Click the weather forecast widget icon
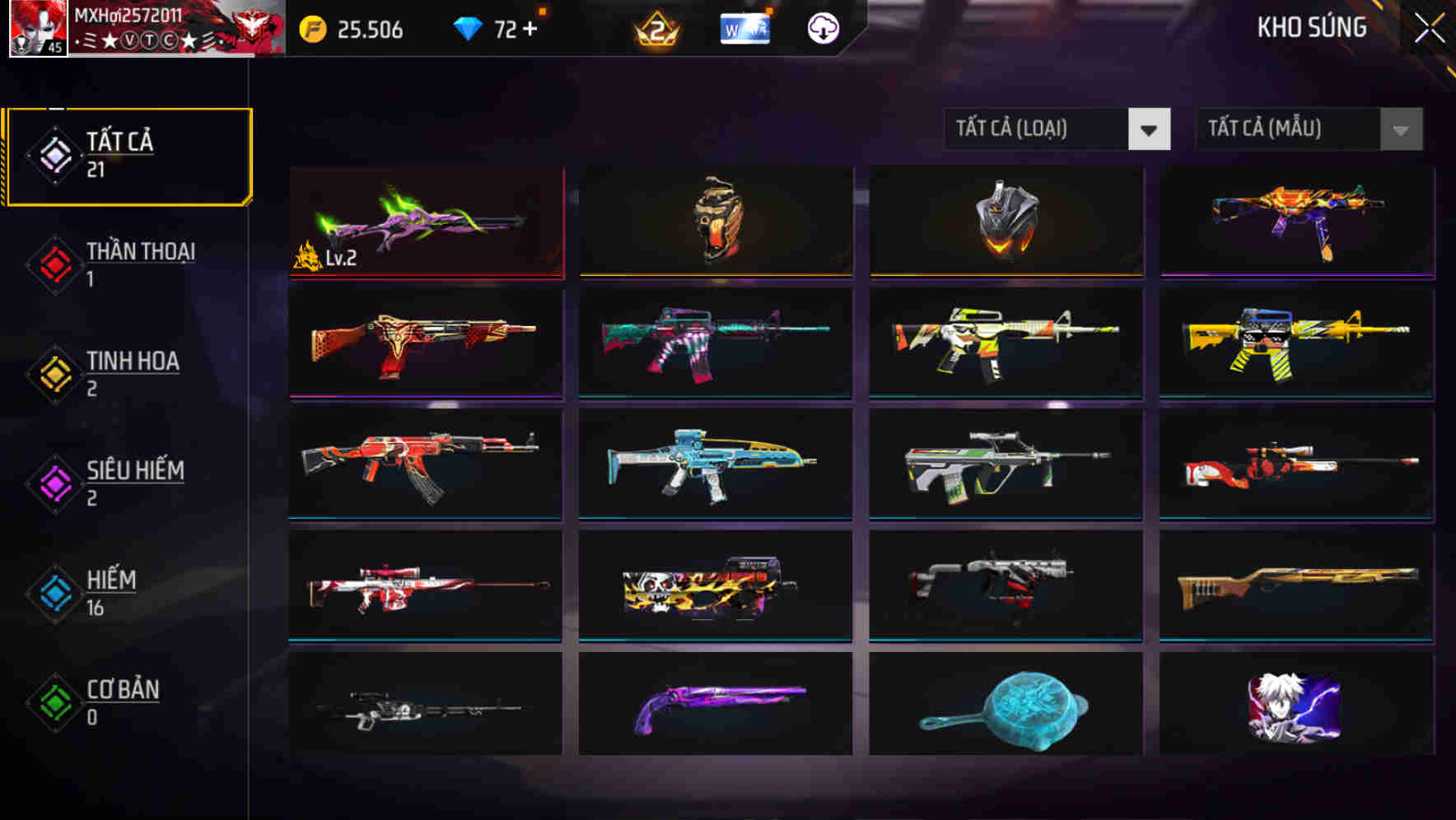This screenshot has height=820, width=1456. pyautogui.click(x=744, y=27)
